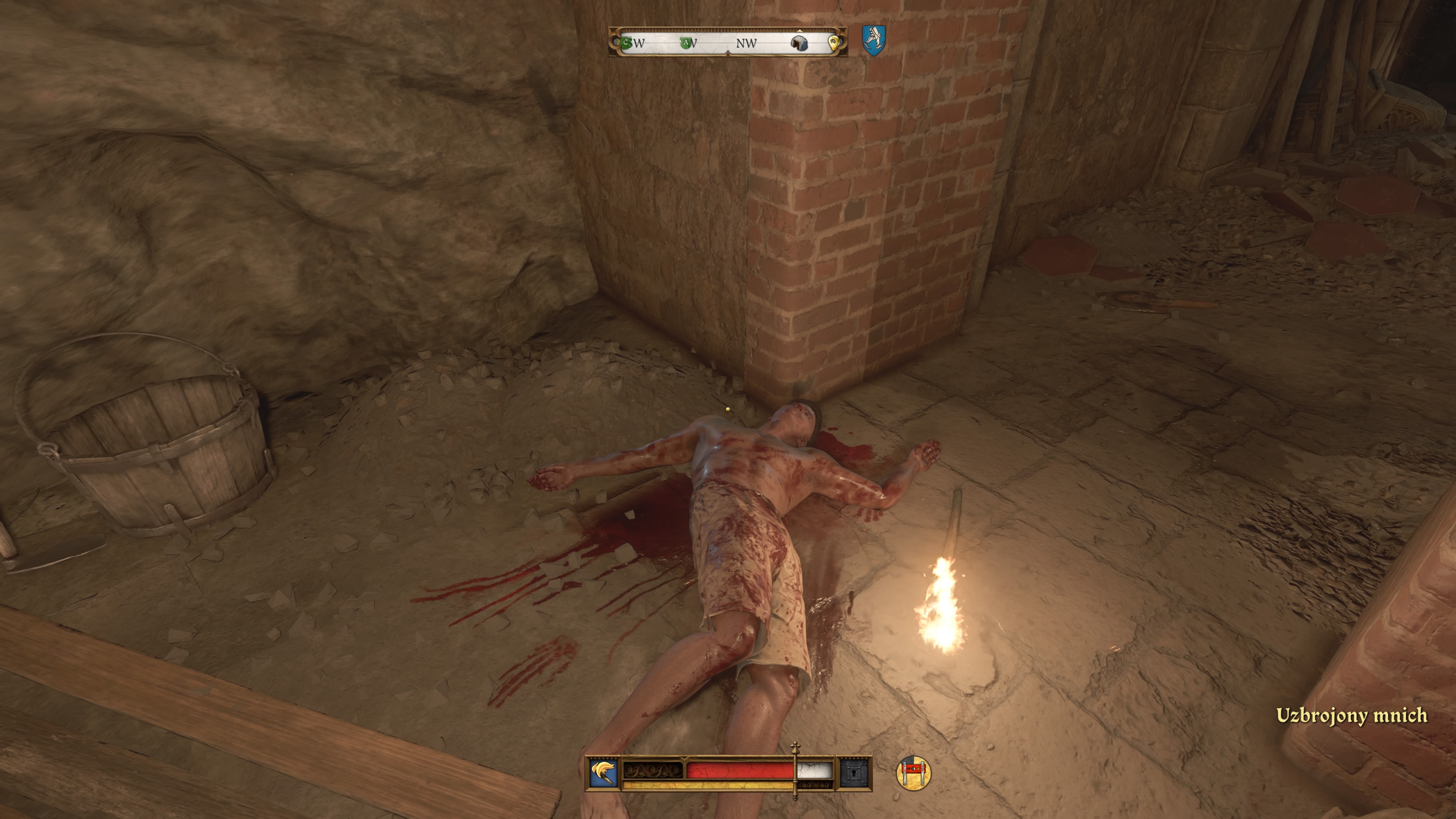1456x819 pixels.
Task: Click the green A quest shield marker
Action: click(x=686, y=44)
